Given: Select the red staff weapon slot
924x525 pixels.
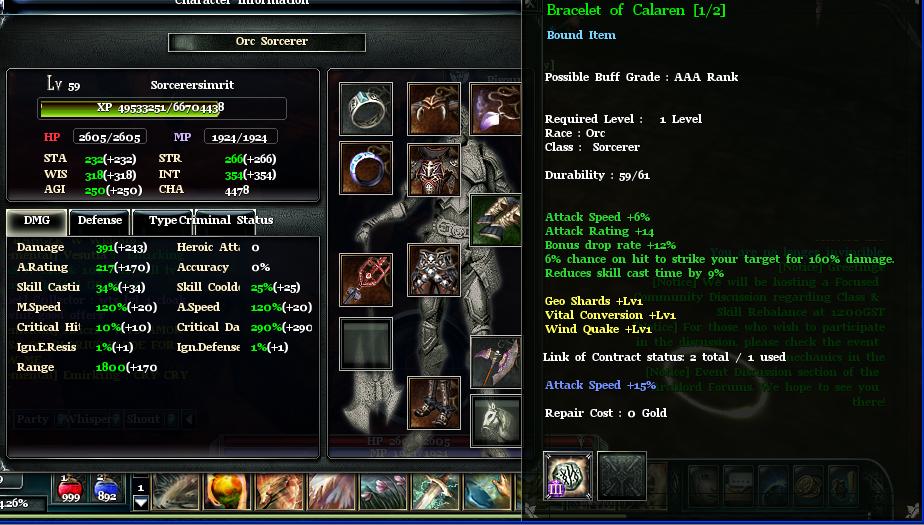Looking at the screenshot, I should 365,280.
